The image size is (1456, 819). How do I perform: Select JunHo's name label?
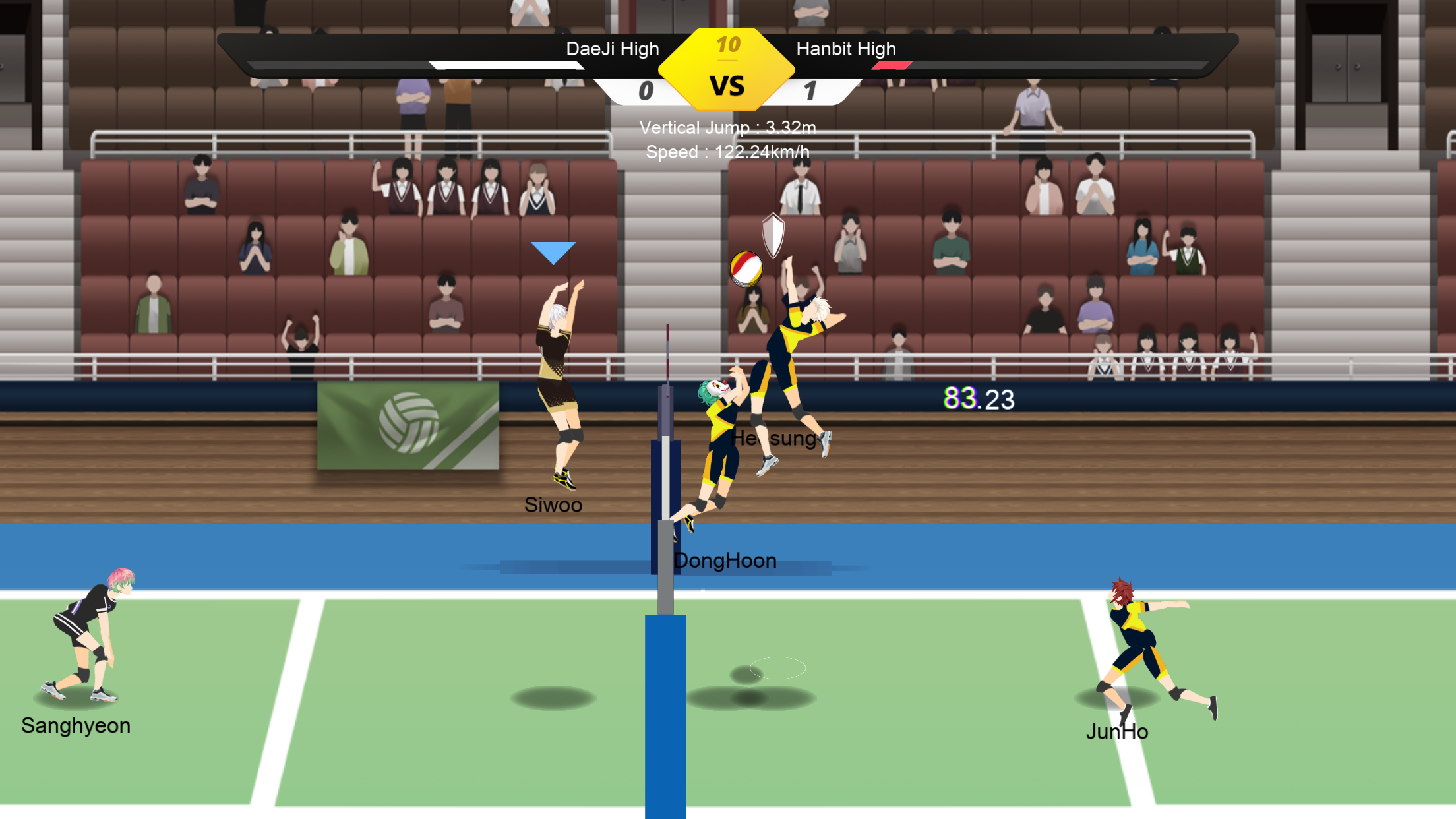coord(1117,731)
